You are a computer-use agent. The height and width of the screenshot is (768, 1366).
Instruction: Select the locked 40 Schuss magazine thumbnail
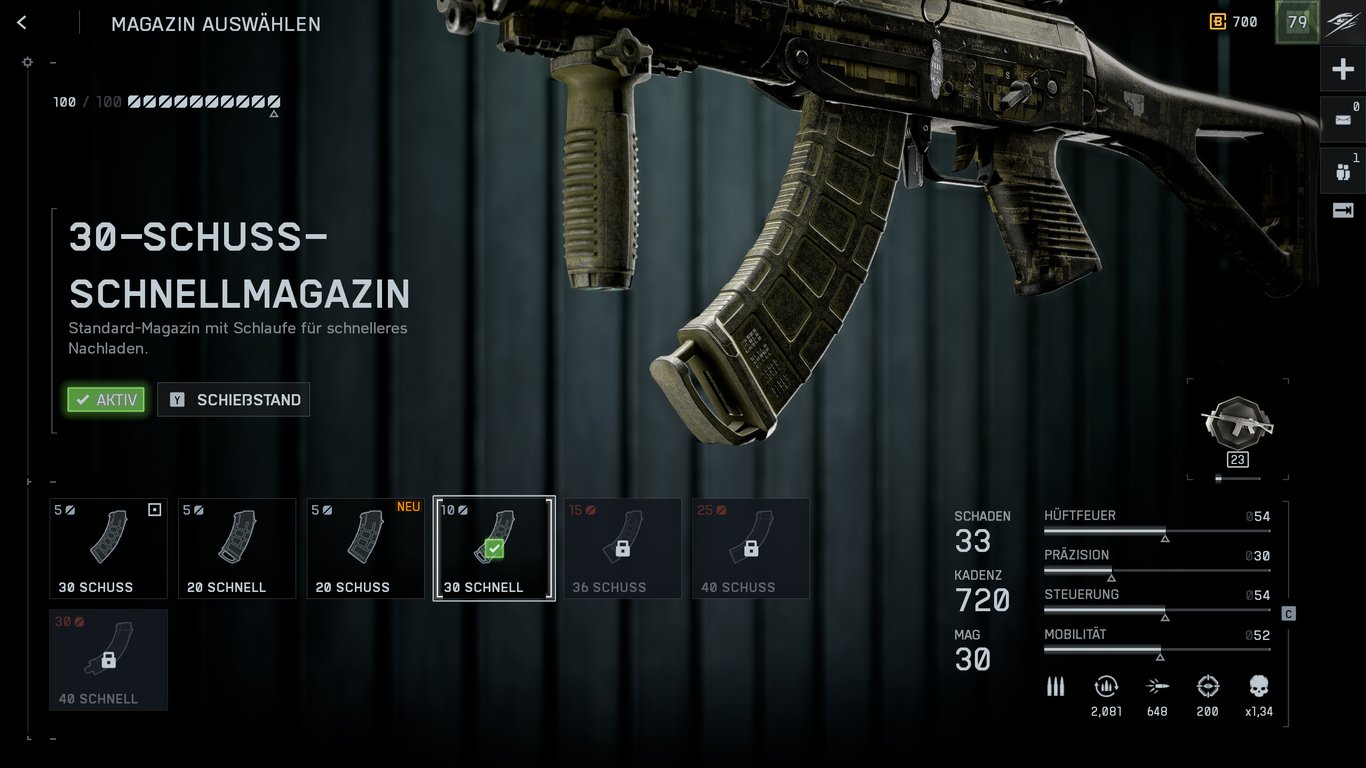(x=750, y=547)
